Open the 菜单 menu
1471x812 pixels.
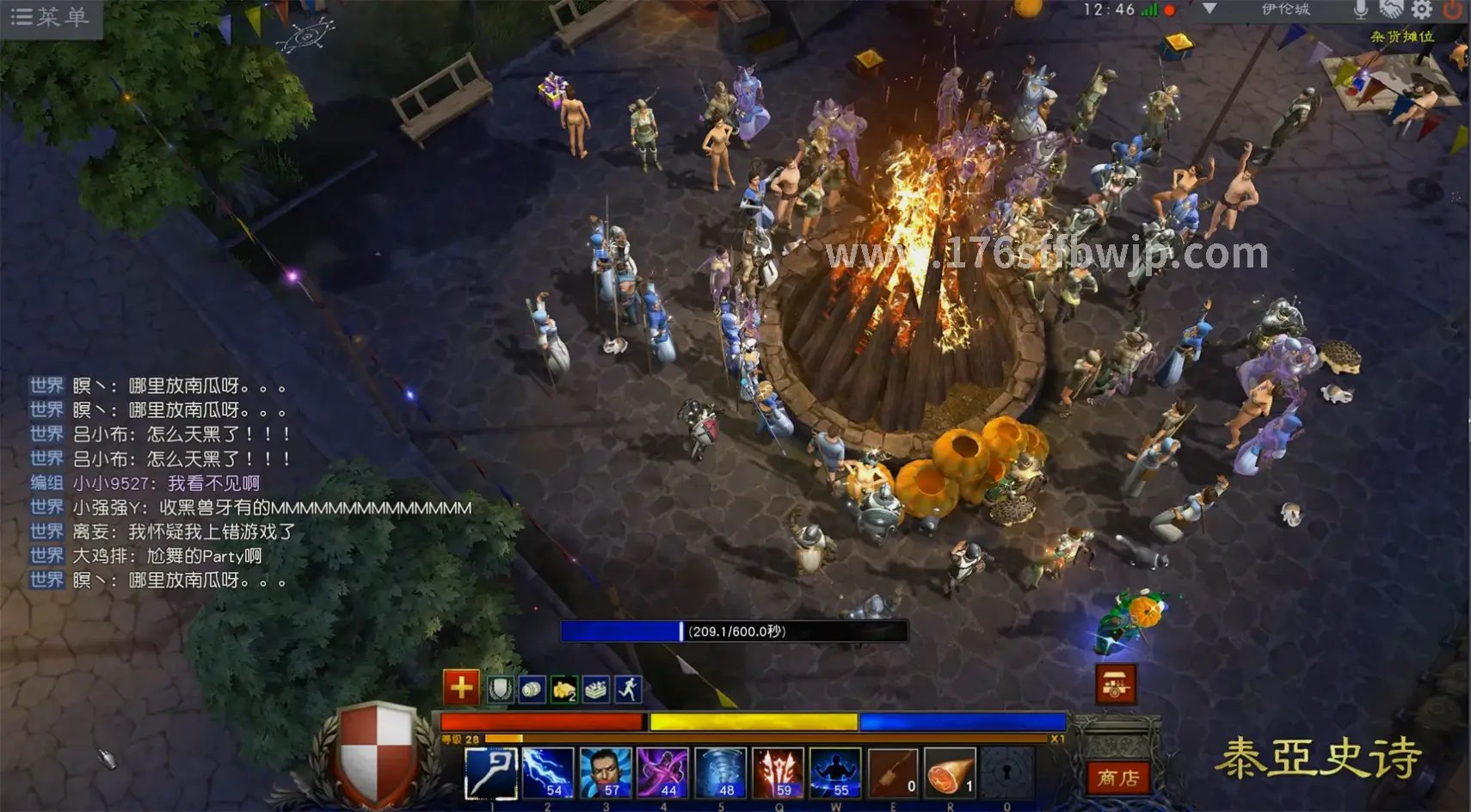(50, 17)
